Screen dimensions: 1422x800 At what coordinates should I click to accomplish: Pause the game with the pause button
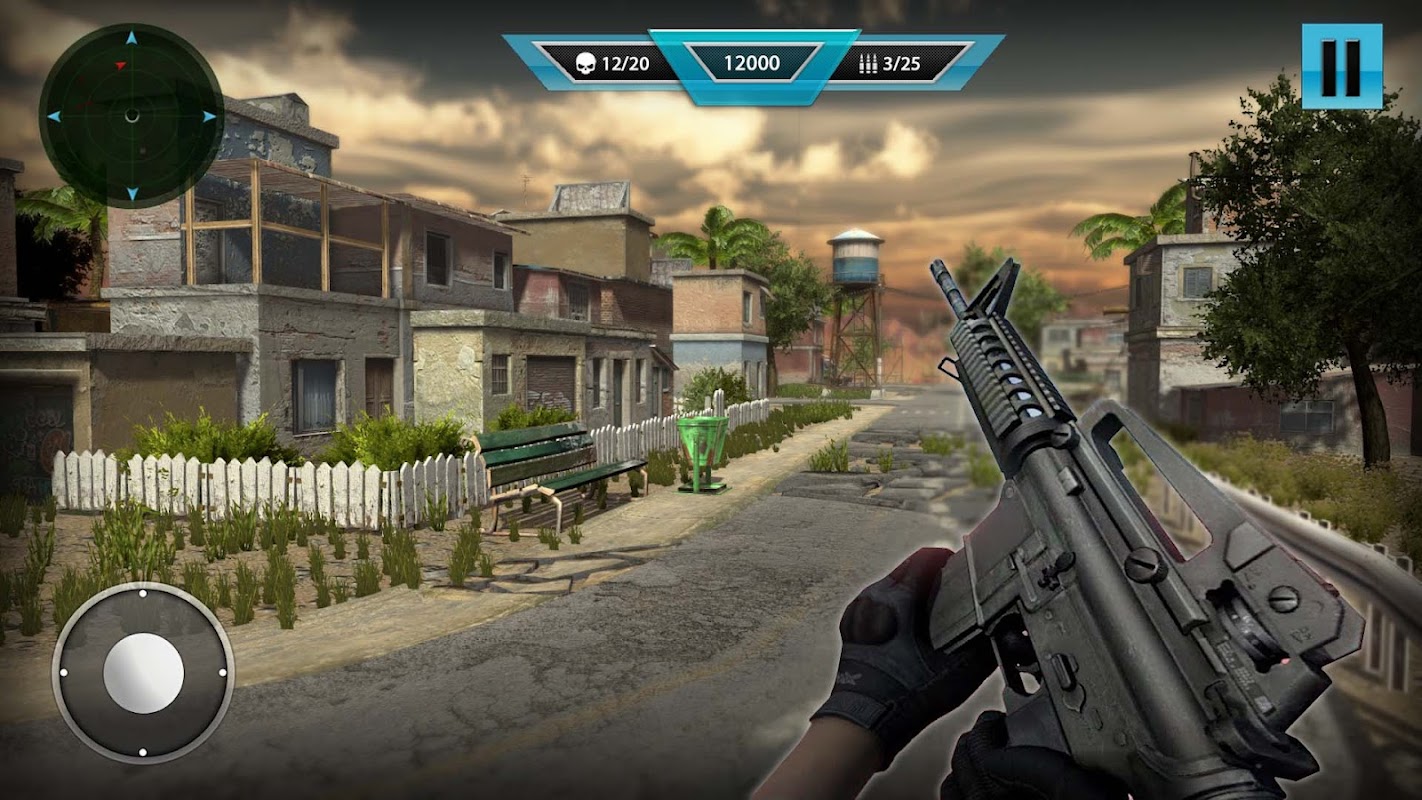[x=1341, y=66]
